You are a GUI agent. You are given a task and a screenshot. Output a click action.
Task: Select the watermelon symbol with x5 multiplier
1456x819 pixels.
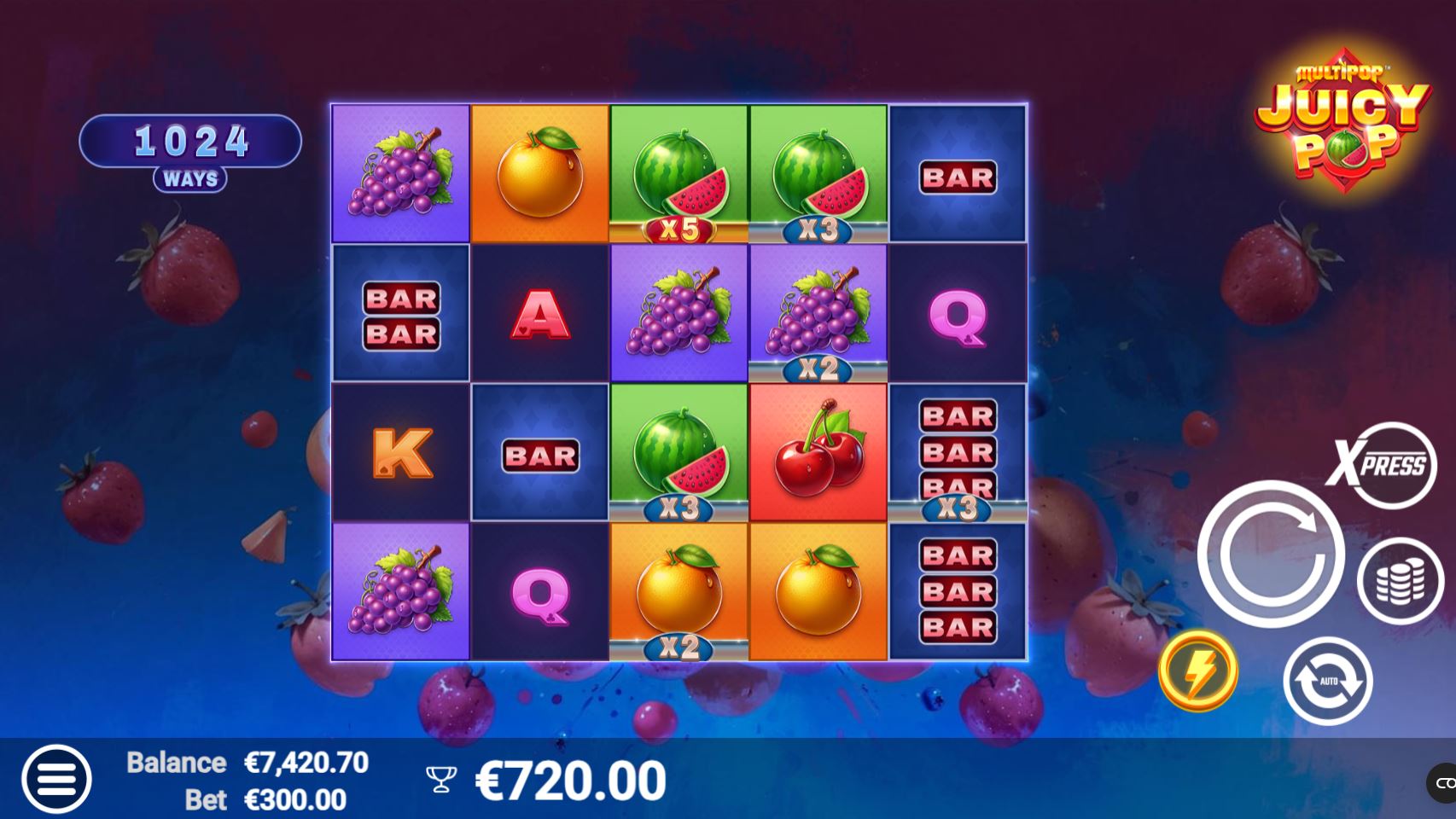(x=677, y=170)
